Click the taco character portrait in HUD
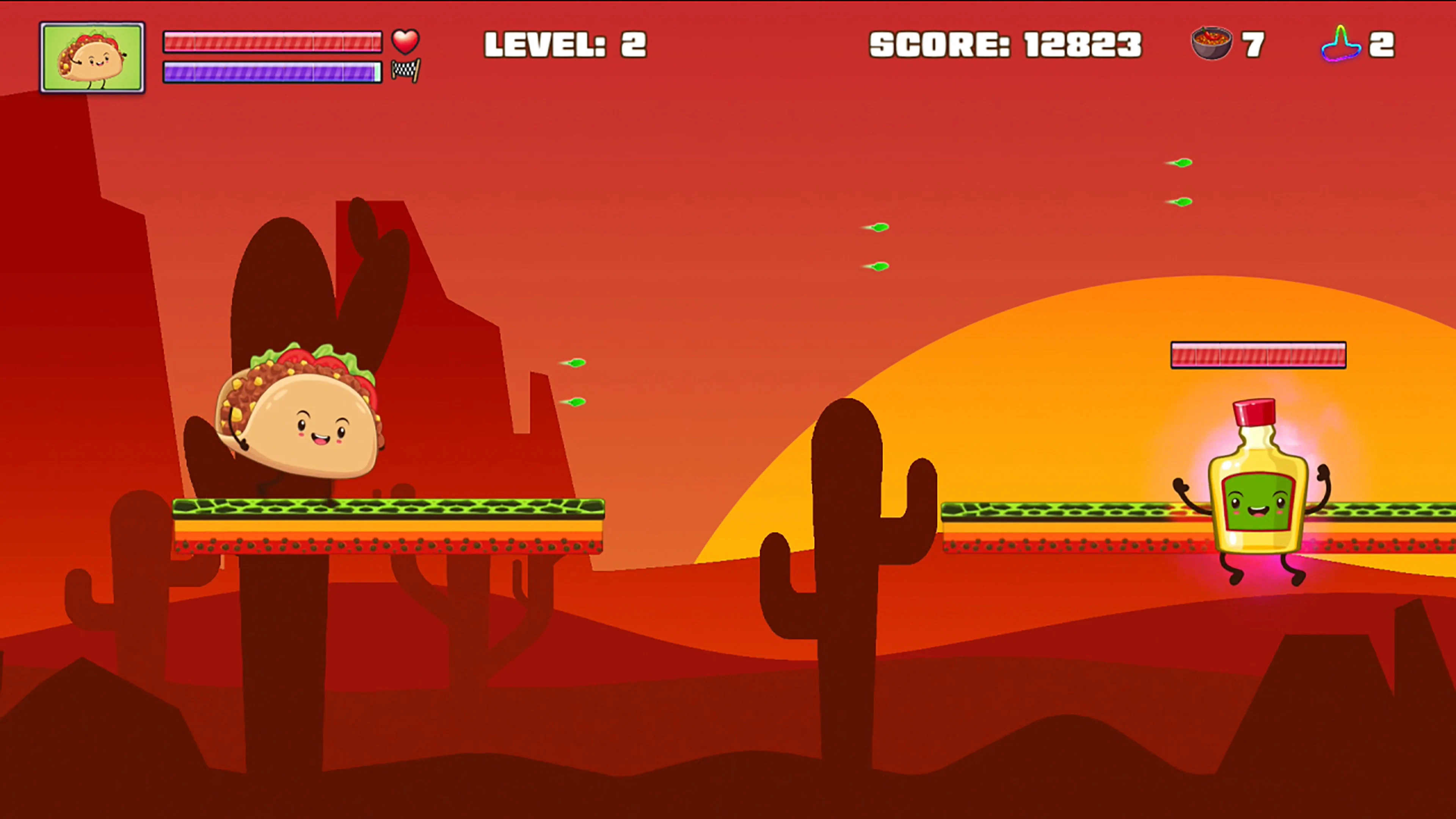Viewport: 1456px width, 819px height. tap(92, 56)
